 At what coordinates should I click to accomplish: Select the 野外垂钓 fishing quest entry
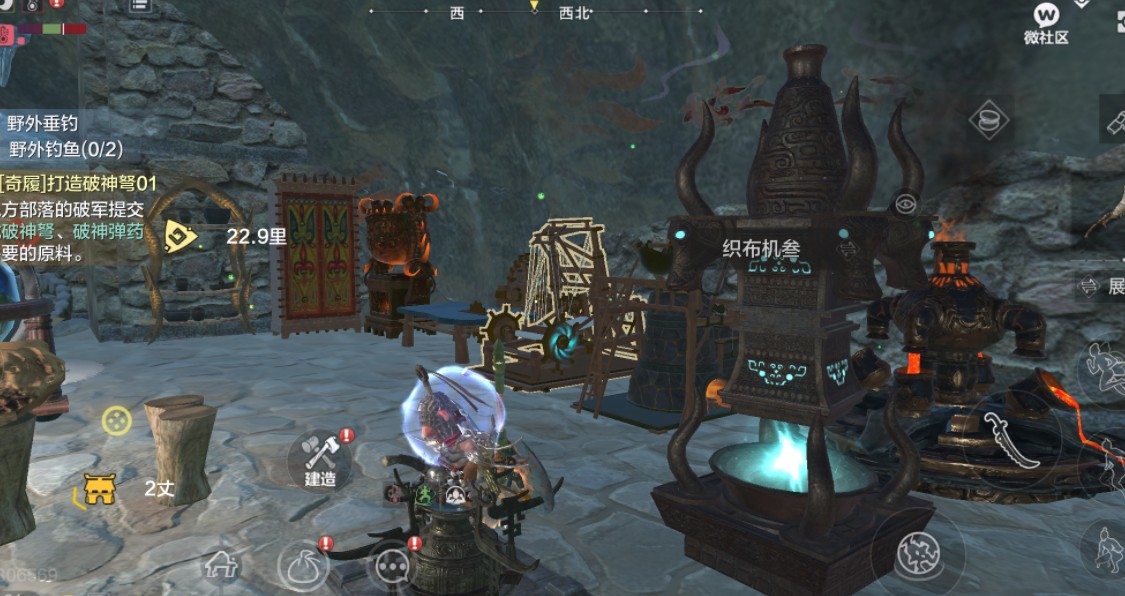[x=43, y=124]
